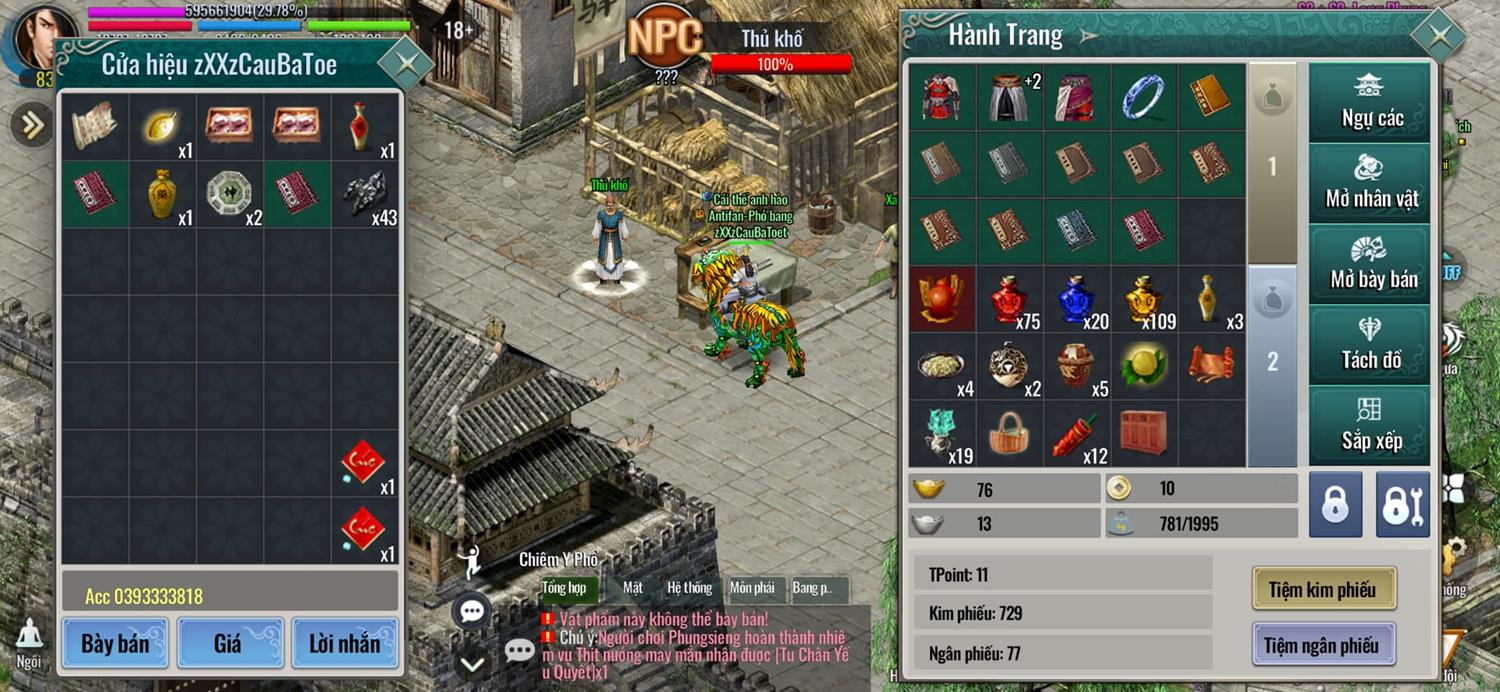
Task: Pick the x43 ore item in shop
Action: (366, 194)
